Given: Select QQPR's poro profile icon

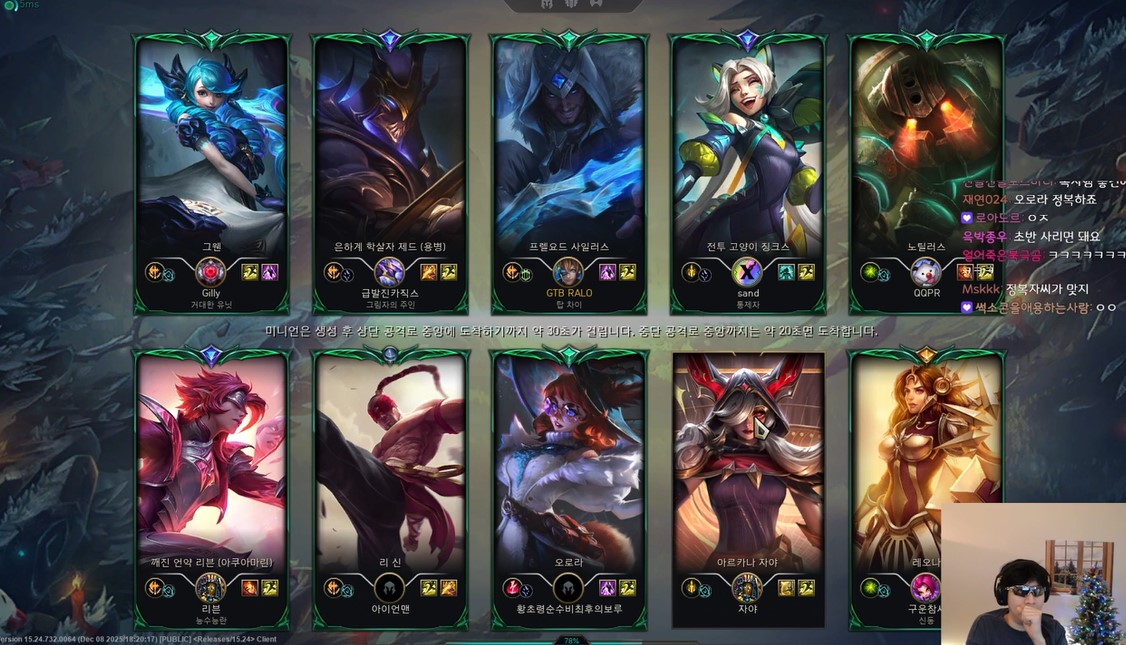Looking at the screenshot, I should [x=926, y=272].
